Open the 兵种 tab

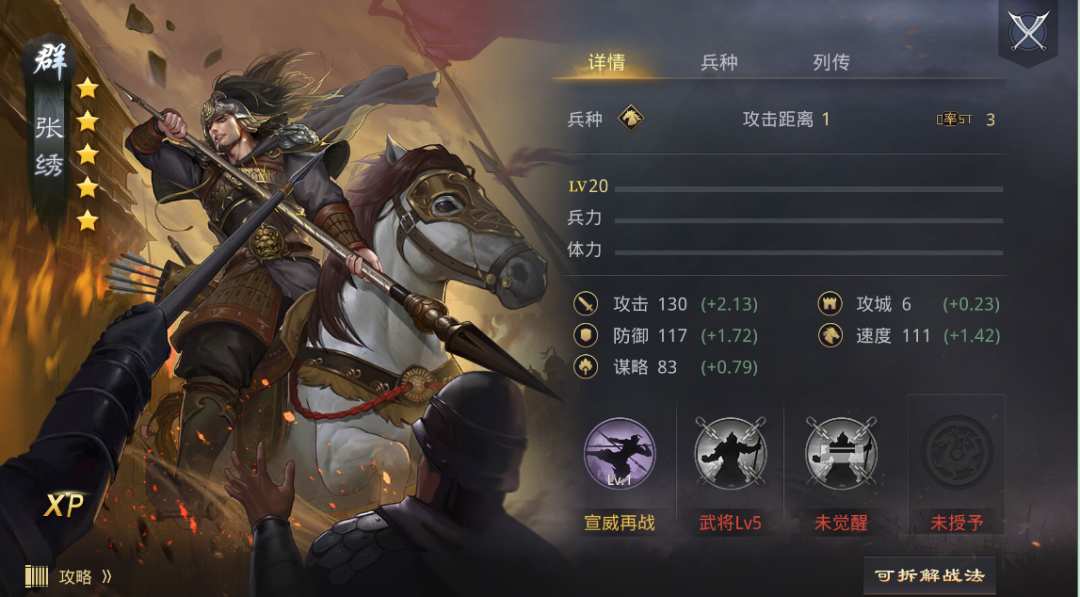(719, 63)
